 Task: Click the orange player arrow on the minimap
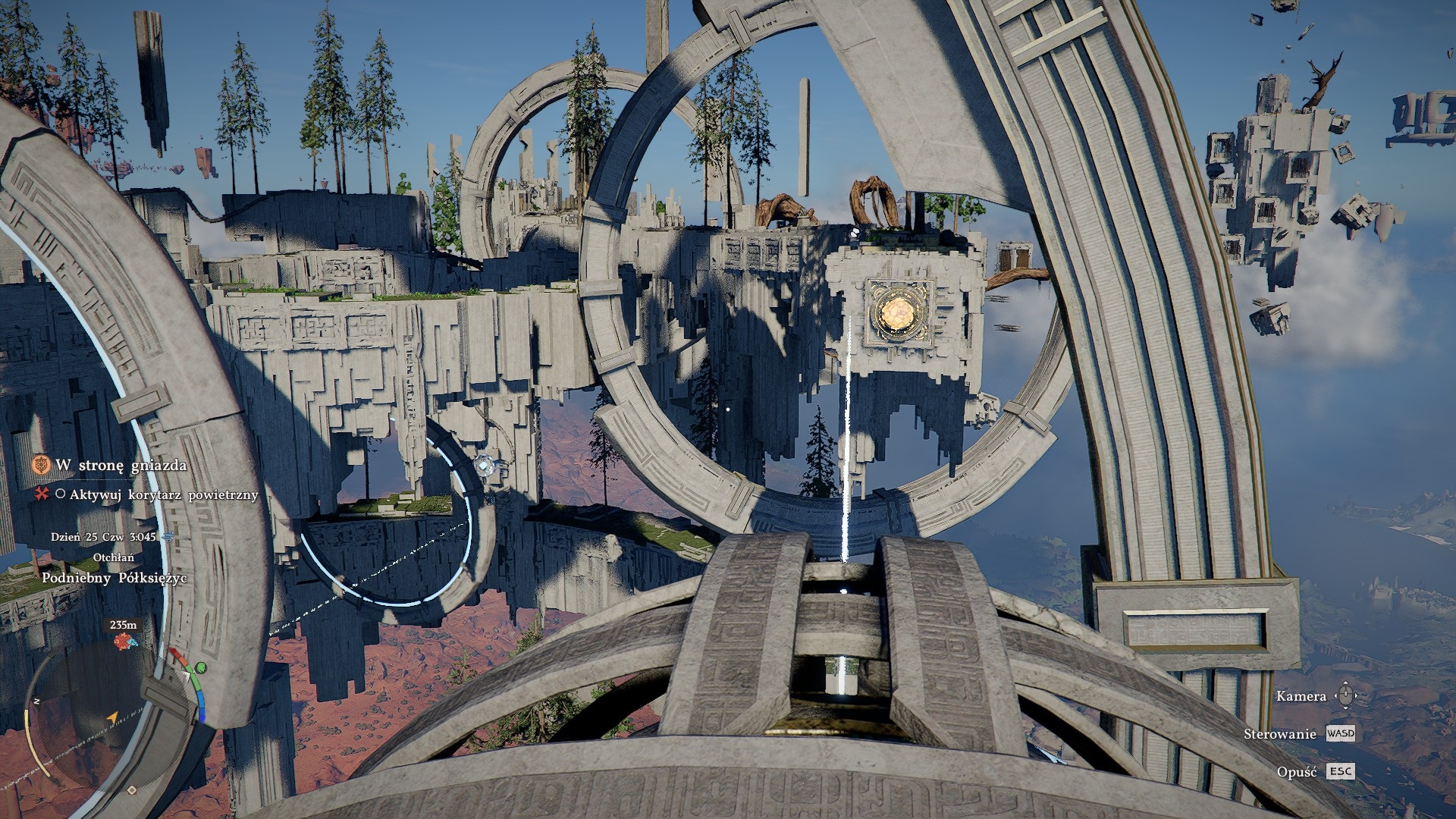click(113, 717)
